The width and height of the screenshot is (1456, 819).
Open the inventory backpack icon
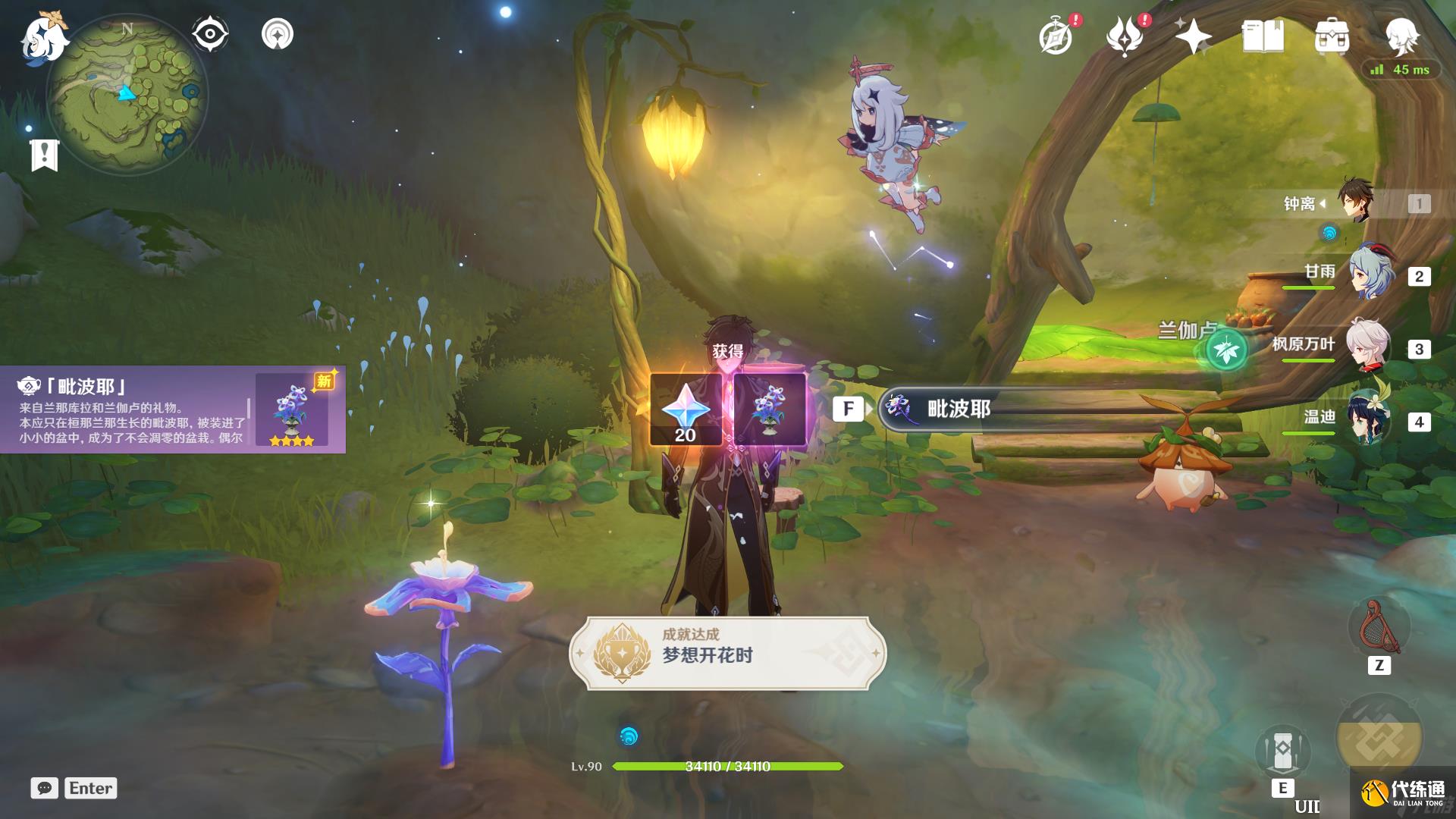pyautogui.click(x=1332, y=36)
